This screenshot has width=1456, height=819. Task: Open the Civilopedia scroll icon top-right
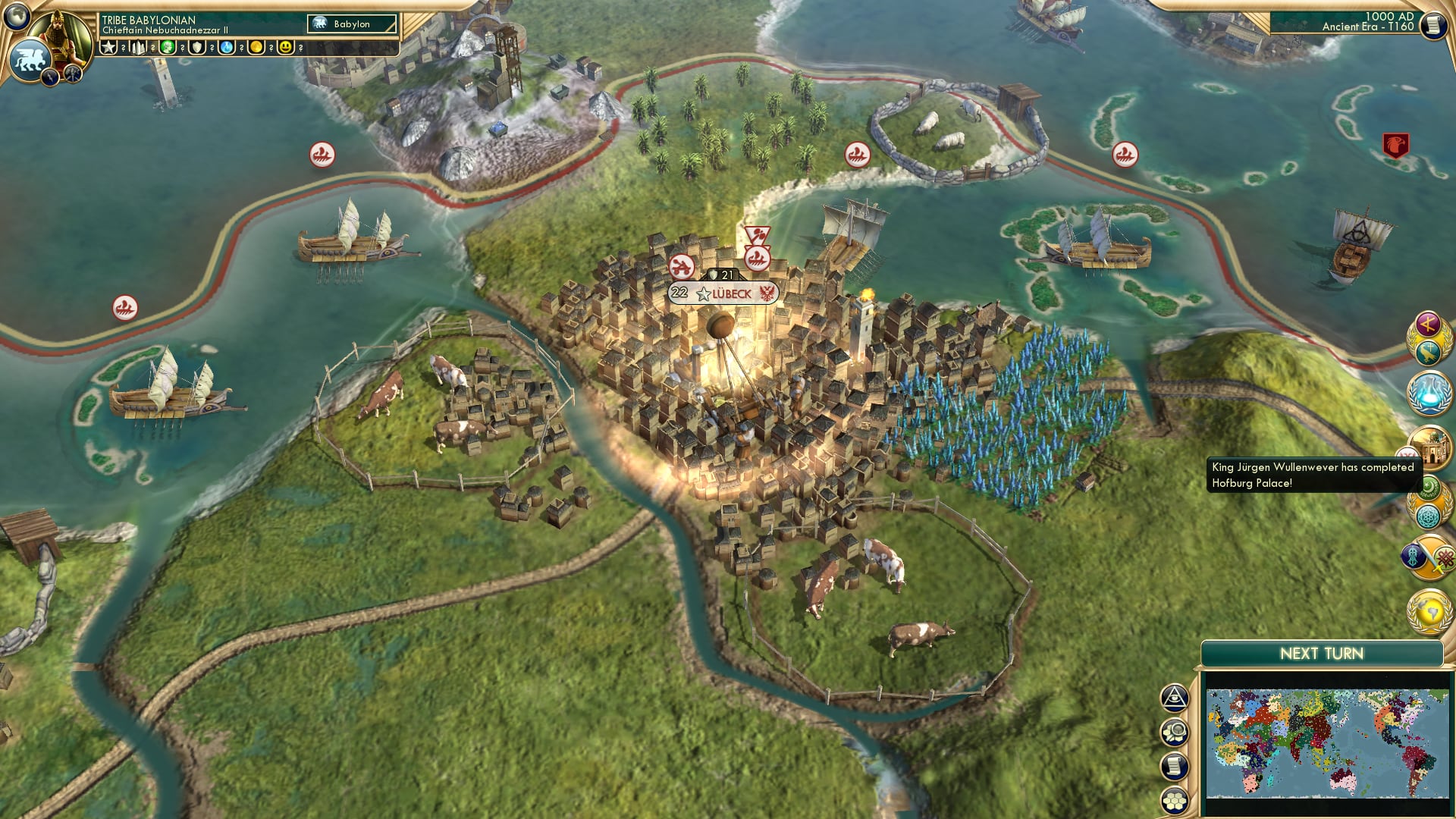point(1433,27)
